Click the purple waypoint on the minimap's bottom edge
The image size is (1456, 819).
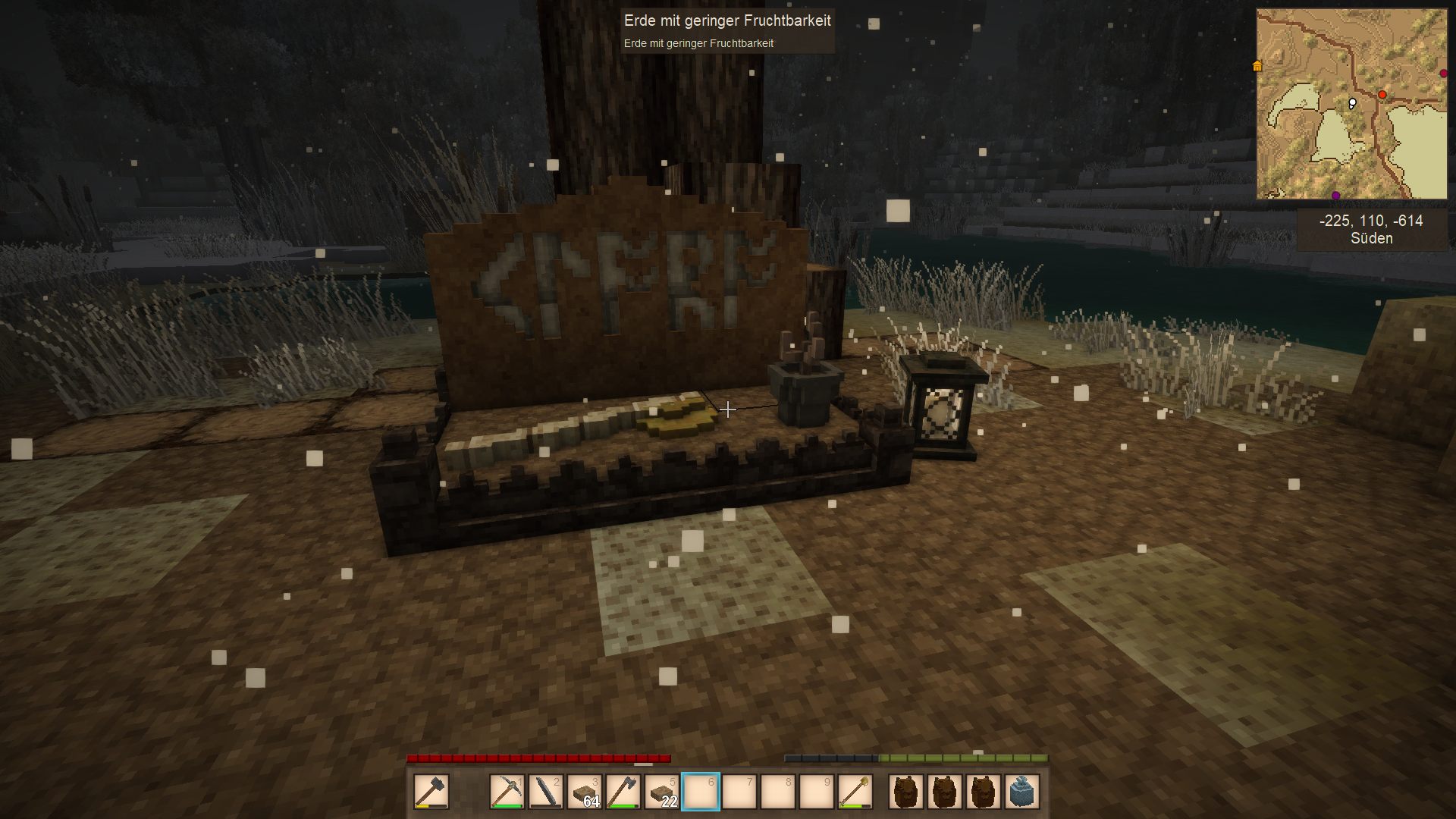pyautogui.click(x=1335, y=196)
